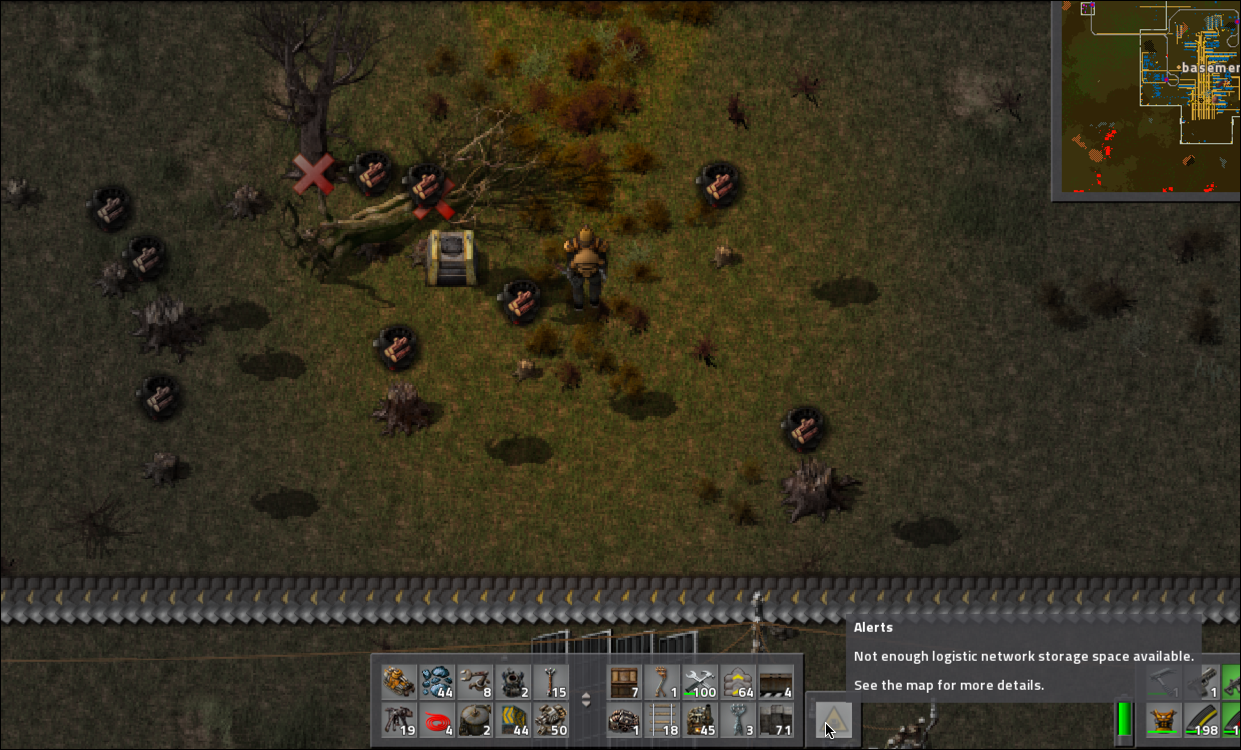Select the yellow ammo magazine slot with 198
This screenshot has height=750, width=1241.
click(1200, 720)
